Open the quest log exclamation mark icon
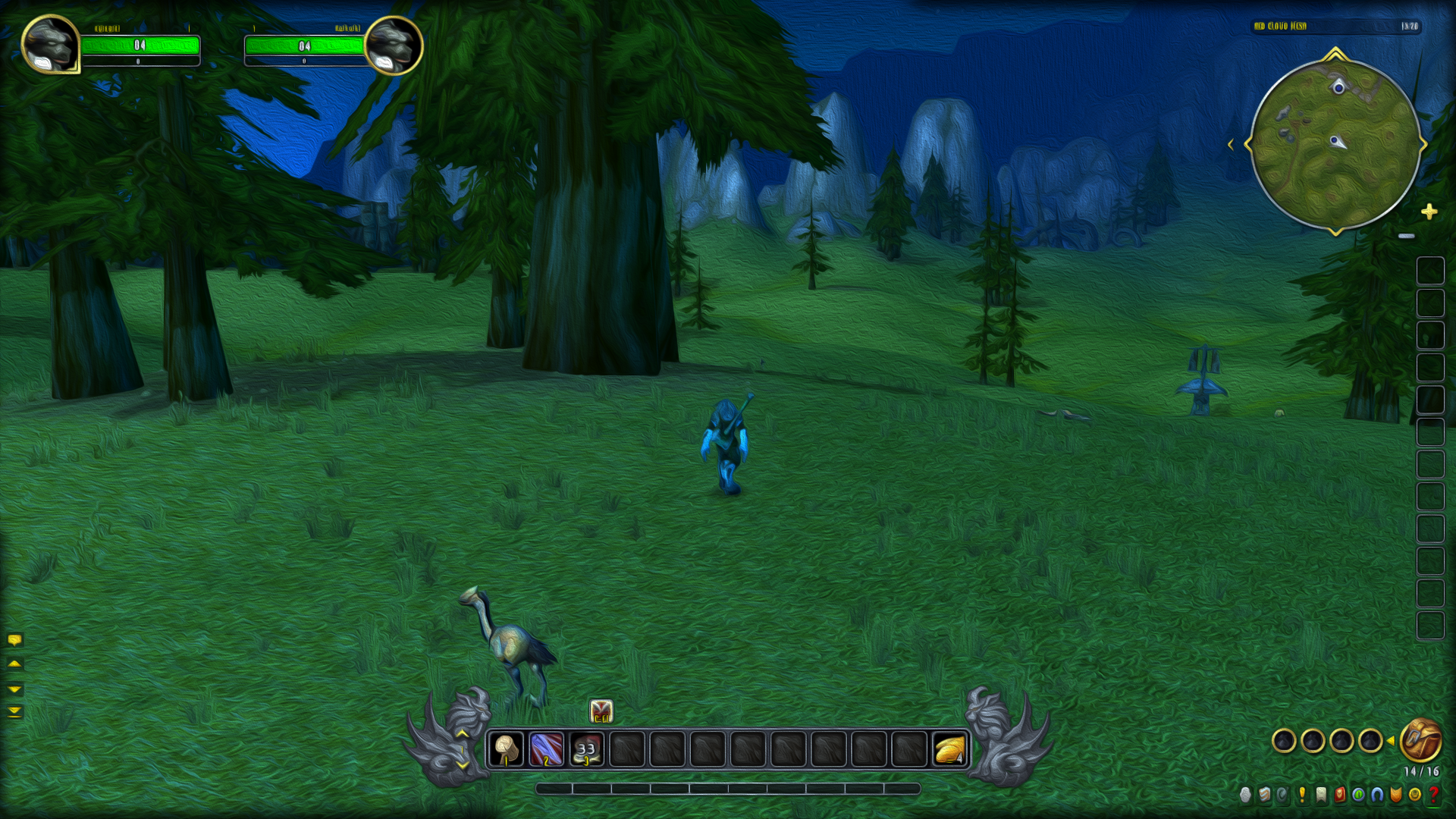Image resolution: width=1456 pixels, height=819 pixels. tap(1302, 794)
